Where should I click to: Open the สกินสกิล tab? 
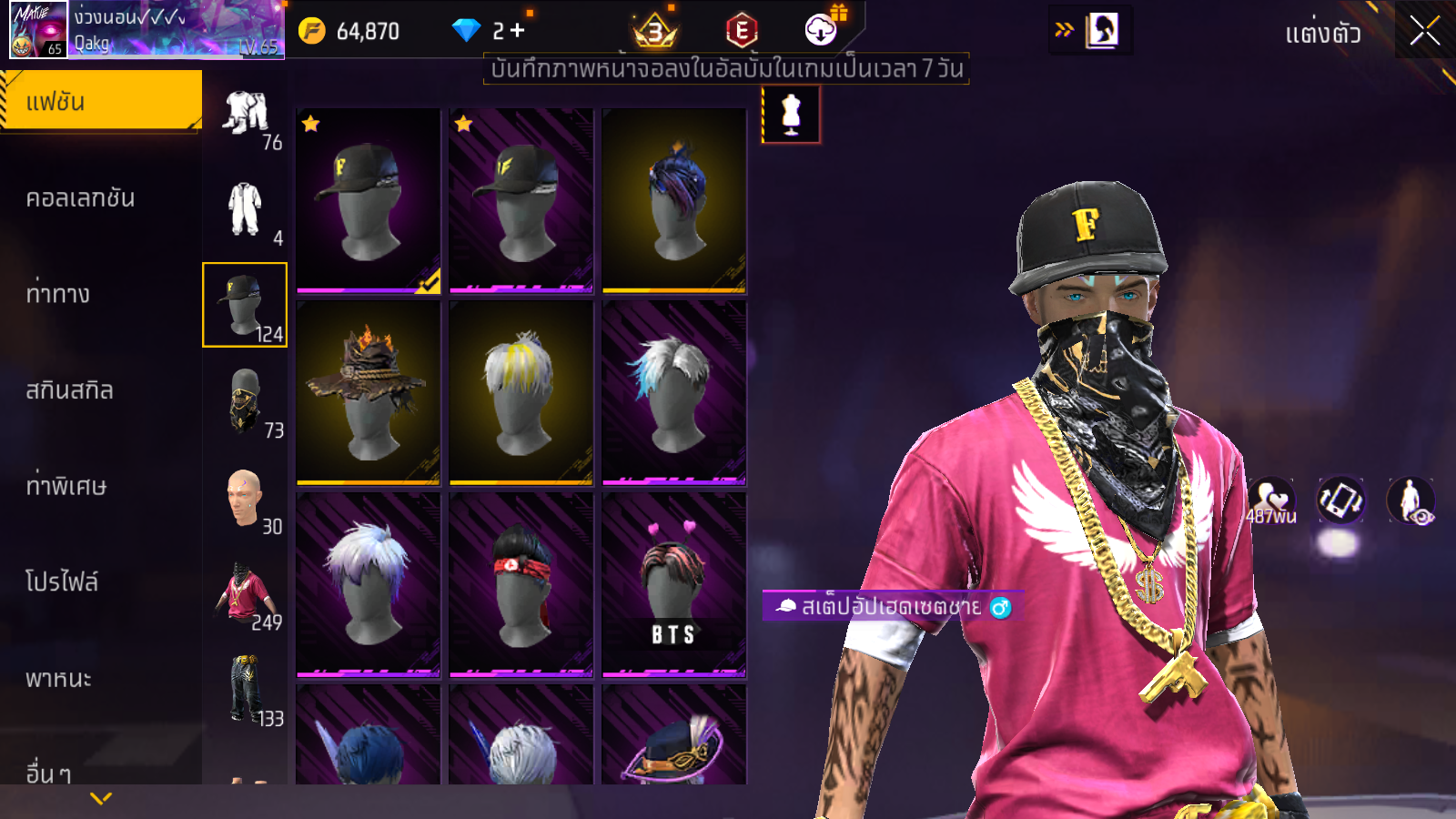pos(70,390)
